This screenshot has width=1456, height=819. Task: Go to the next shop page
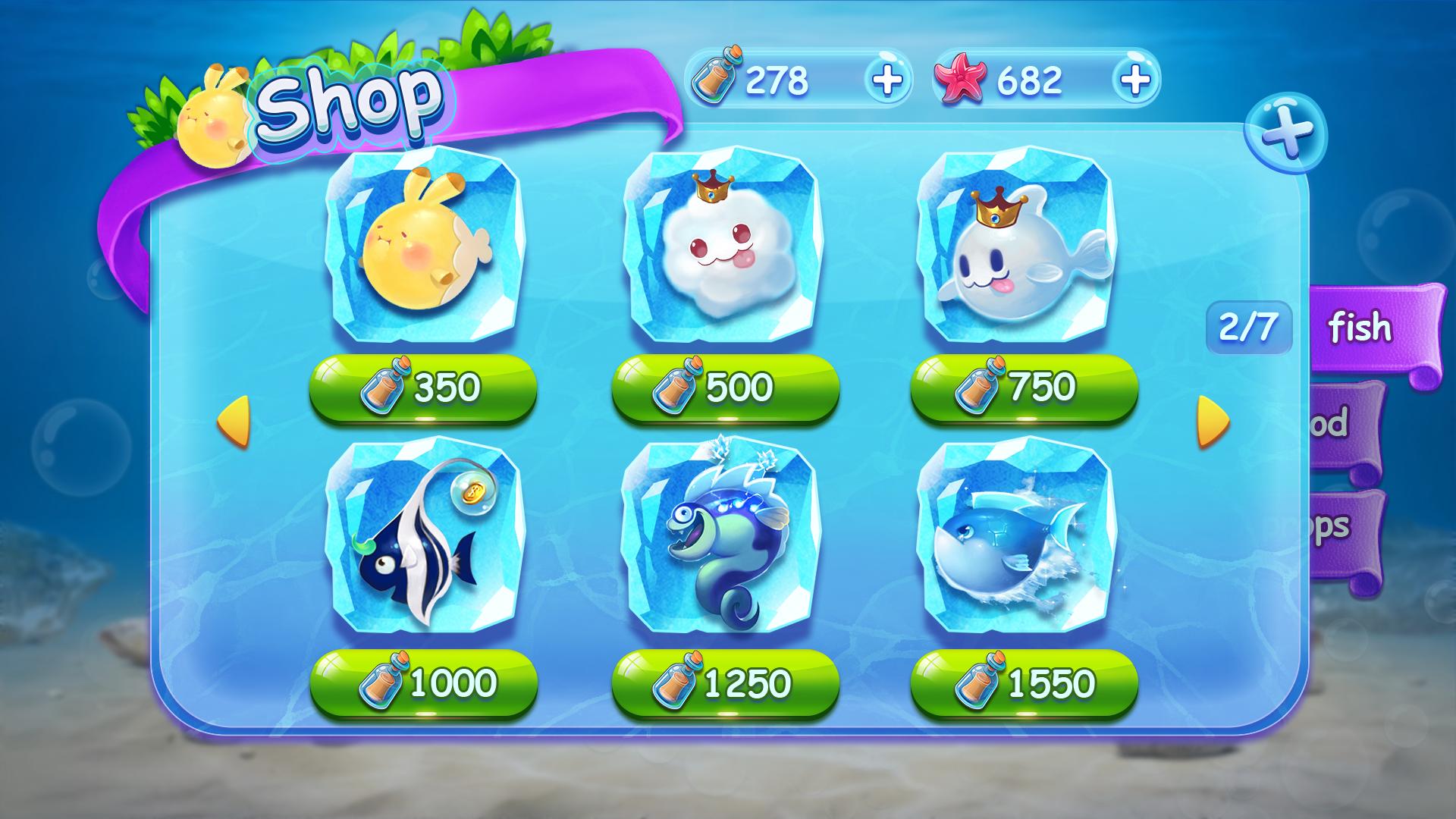(x=1212, y=421)
